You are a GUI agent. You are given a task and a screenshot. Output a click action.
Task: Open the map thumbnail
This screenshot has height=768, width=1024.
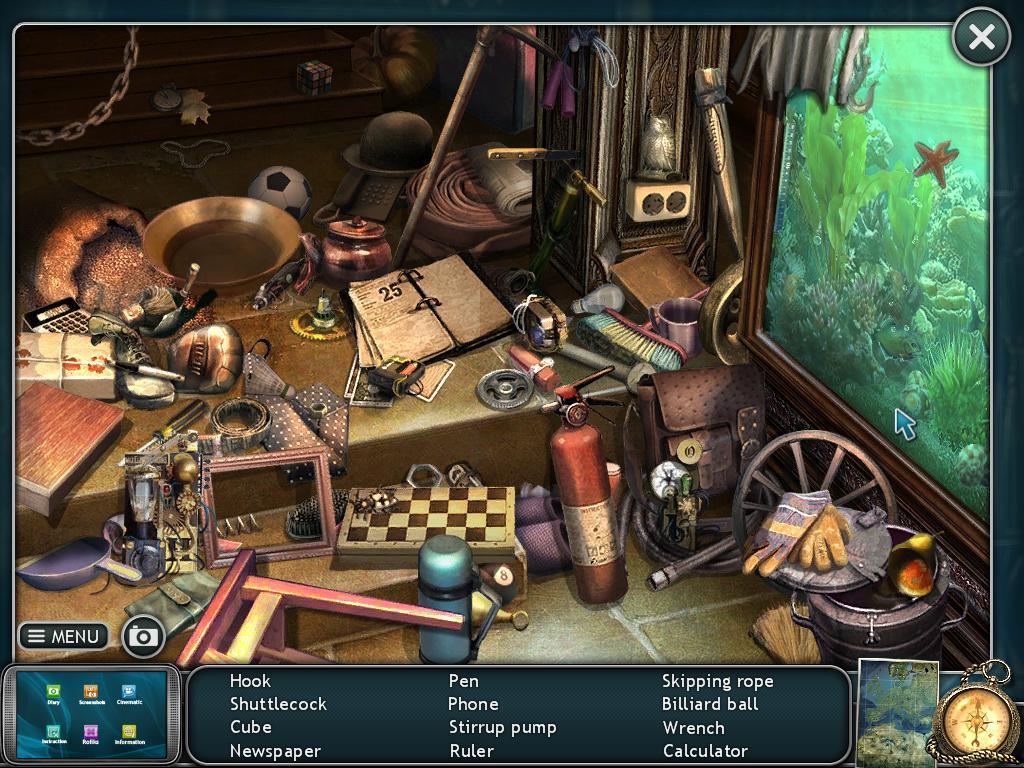pyautogui.click(x=897, y=712)
